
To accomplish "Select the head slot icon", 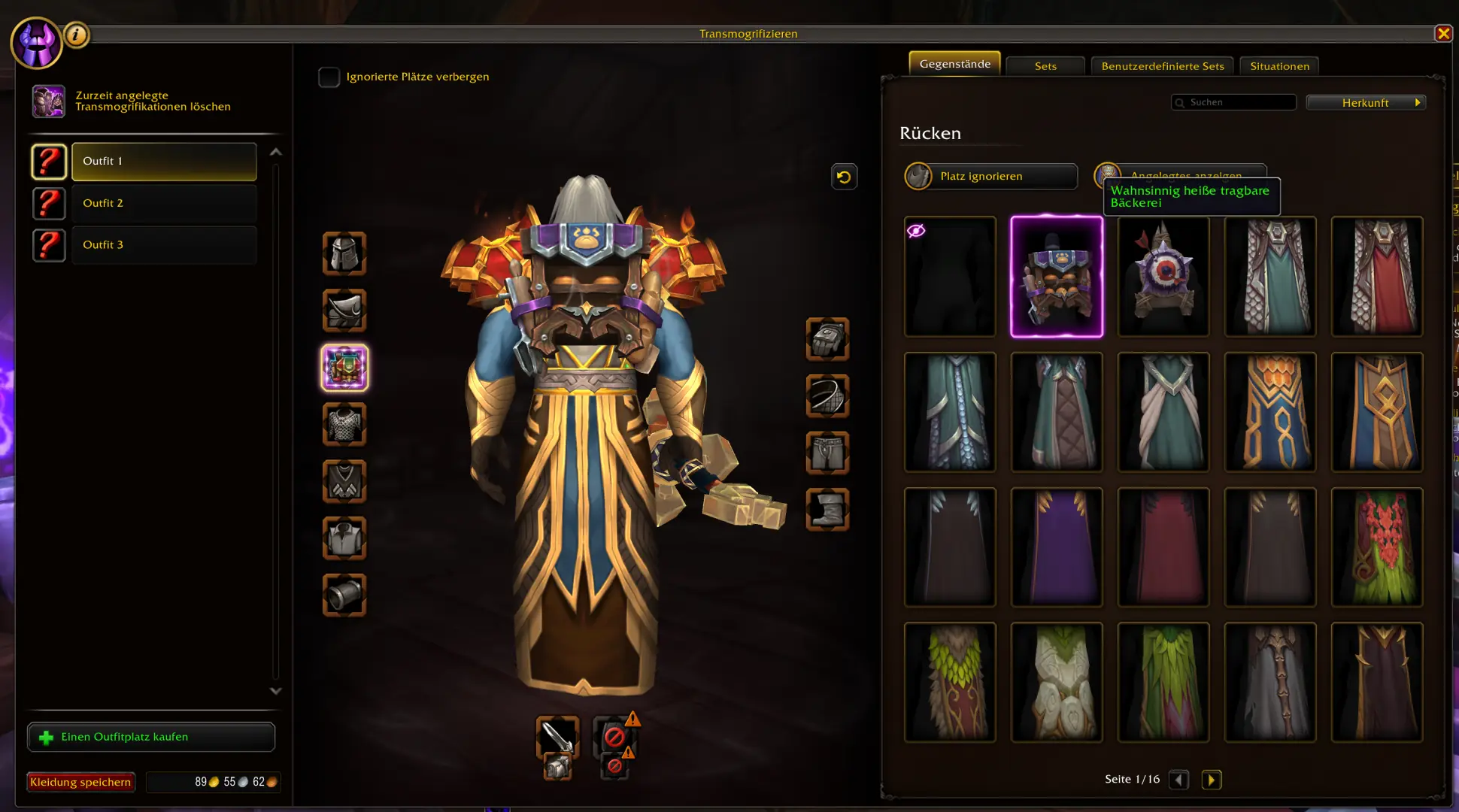I will pyautogui.click(x=344, y=254).
